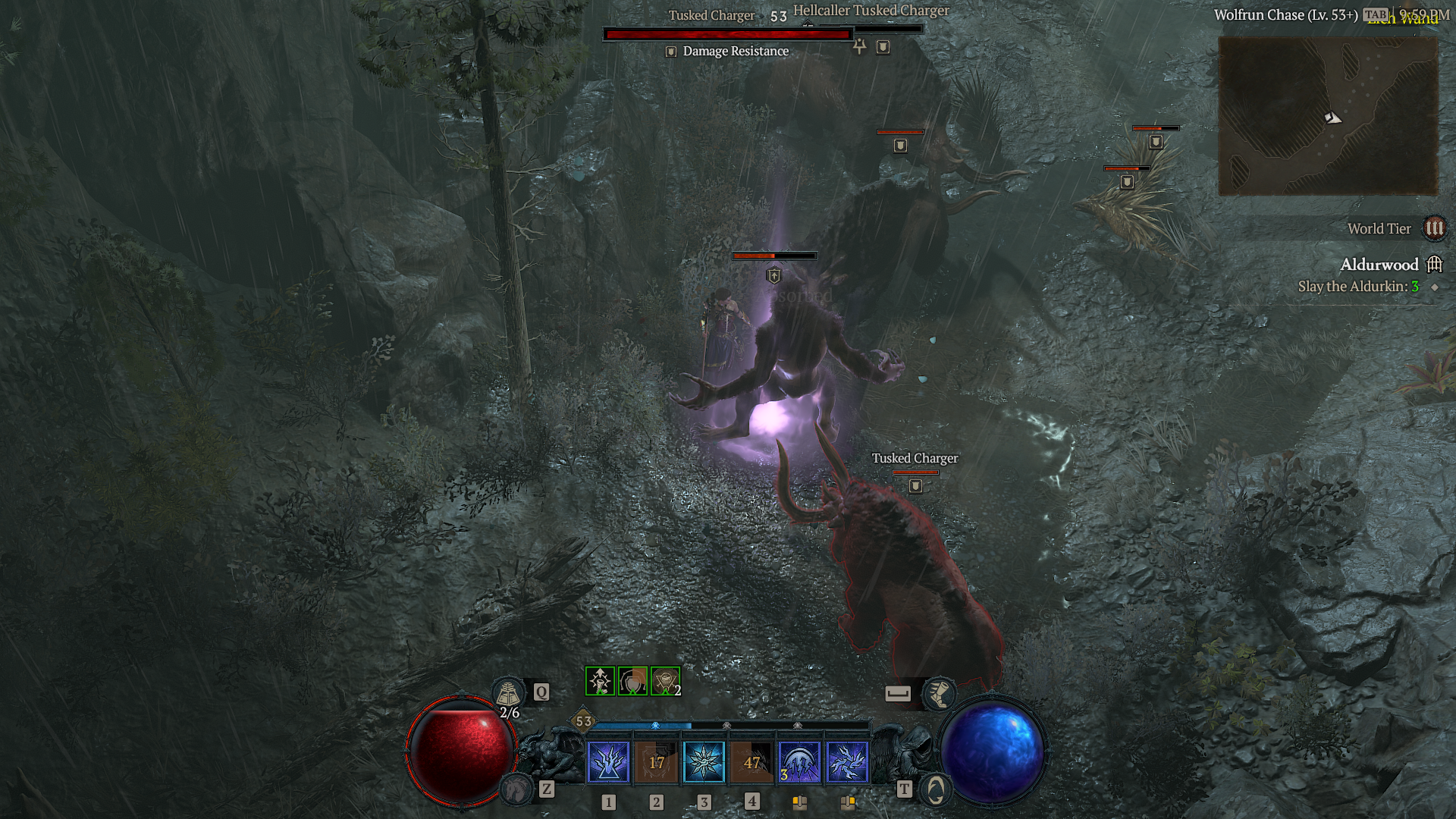The image size is (1456, 819).
Task: Select the World Tier III emblem
Action: click(1436, 227)
